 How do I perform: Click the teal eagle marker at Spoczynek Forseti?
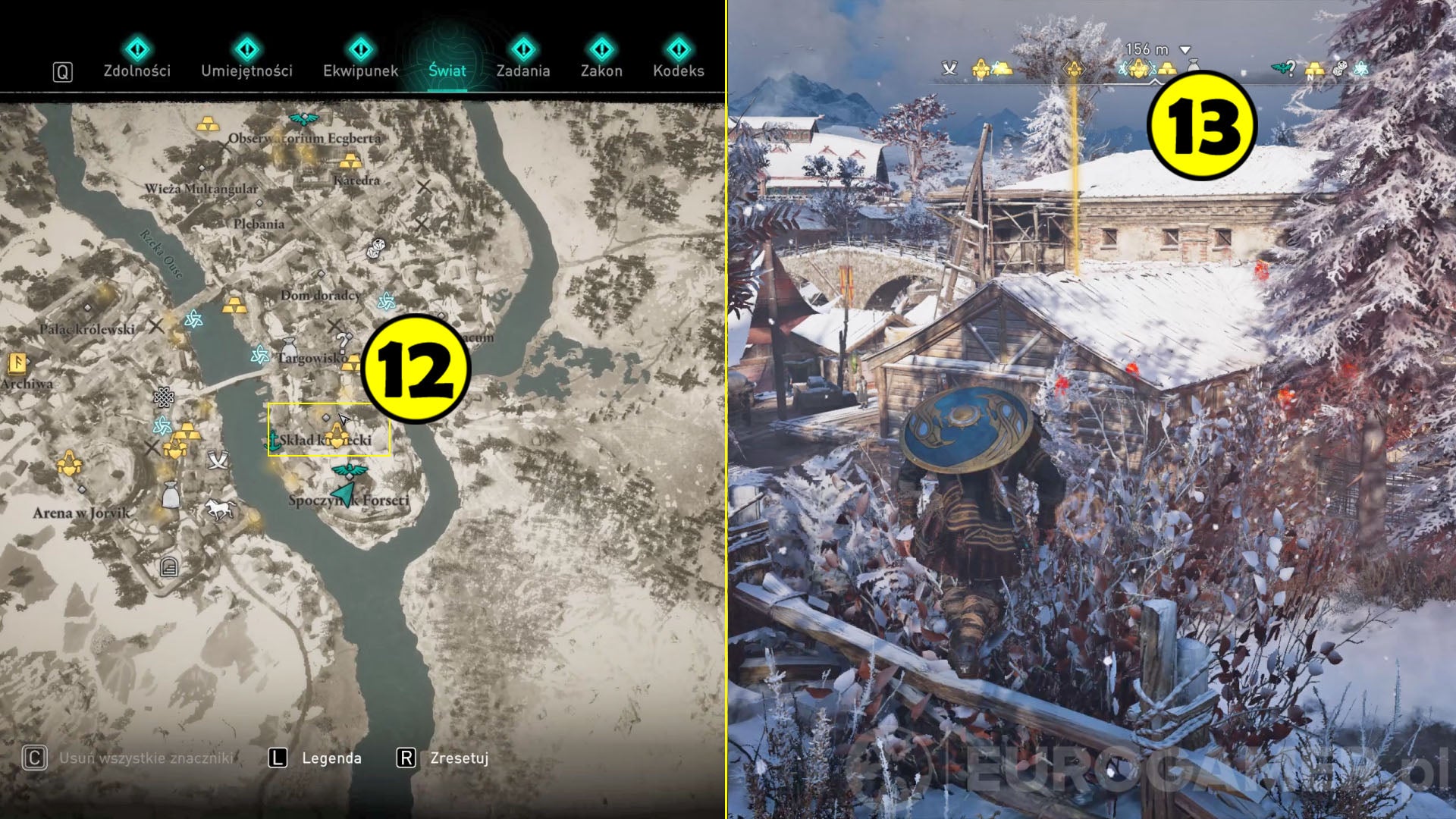(x=349, y=470)
